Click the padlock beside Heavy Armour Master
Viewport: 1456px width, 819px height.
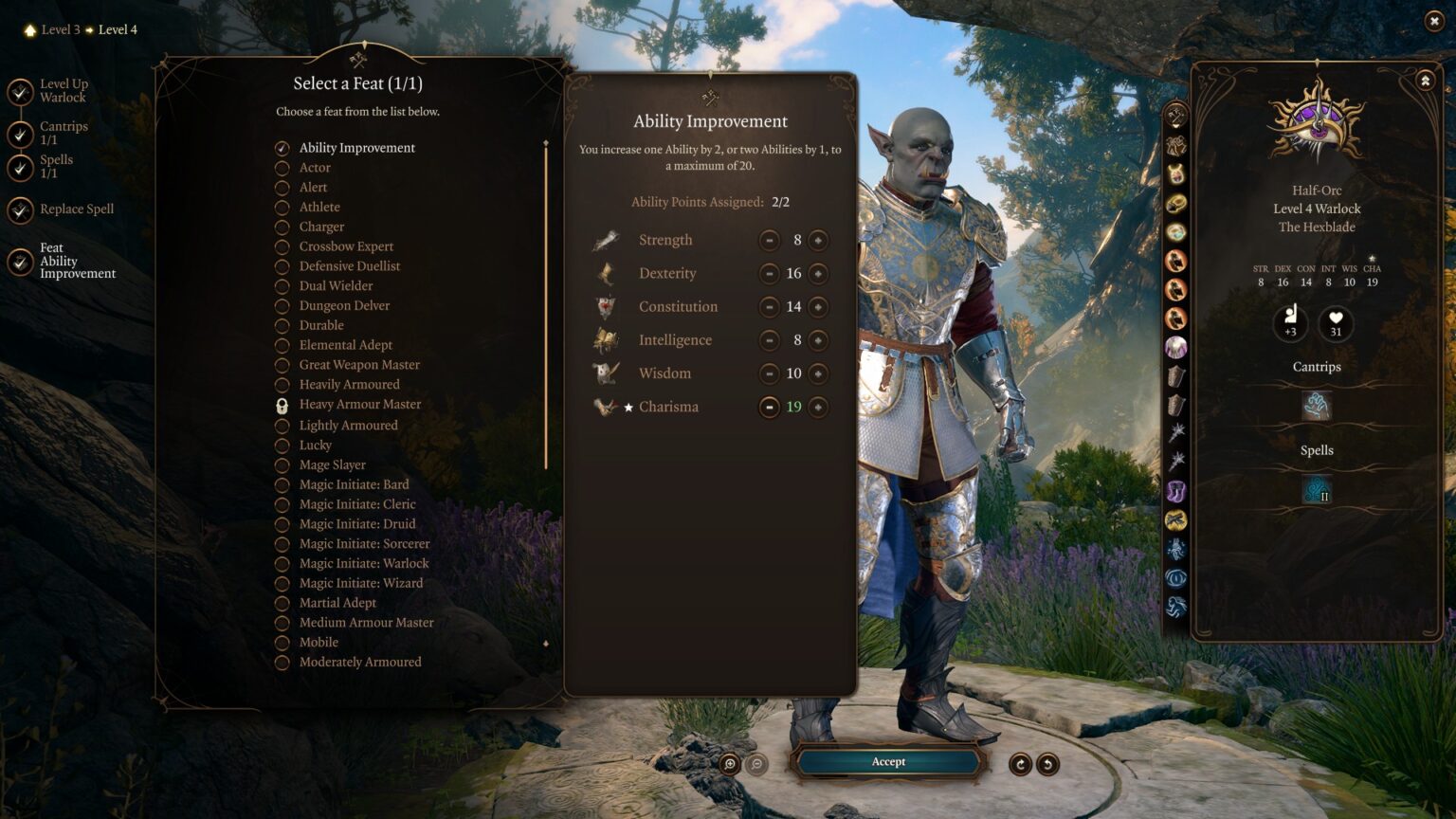[282, 404]
